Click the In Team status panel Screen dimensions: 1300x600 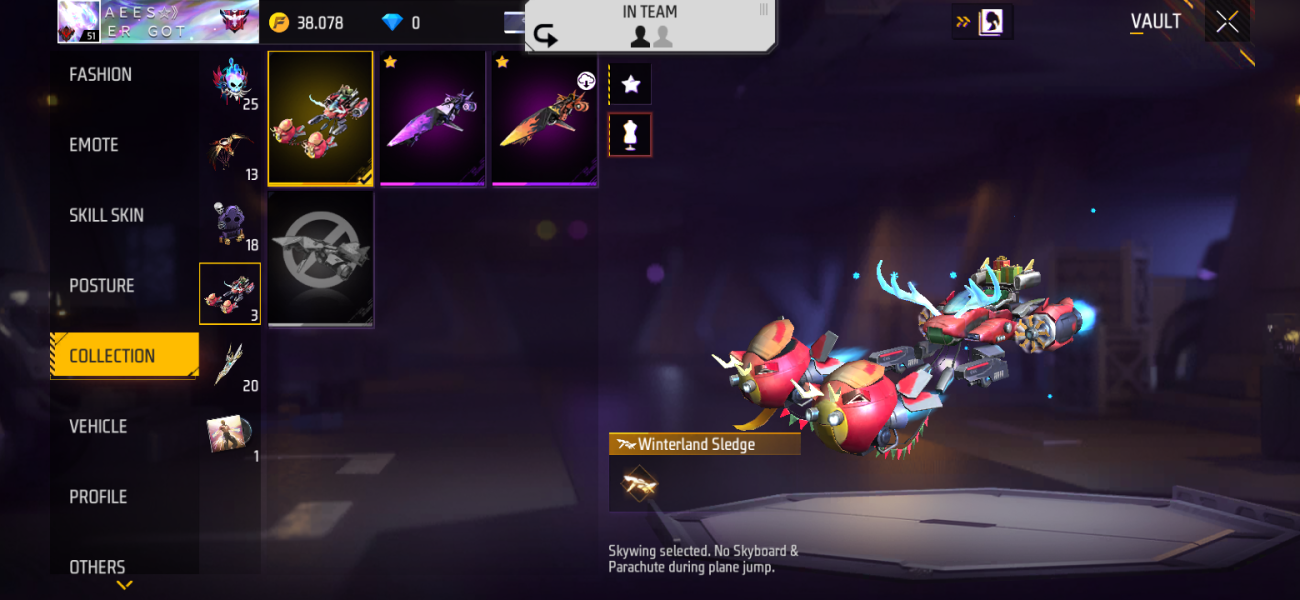pyautogui.click(x=650, y=26)
